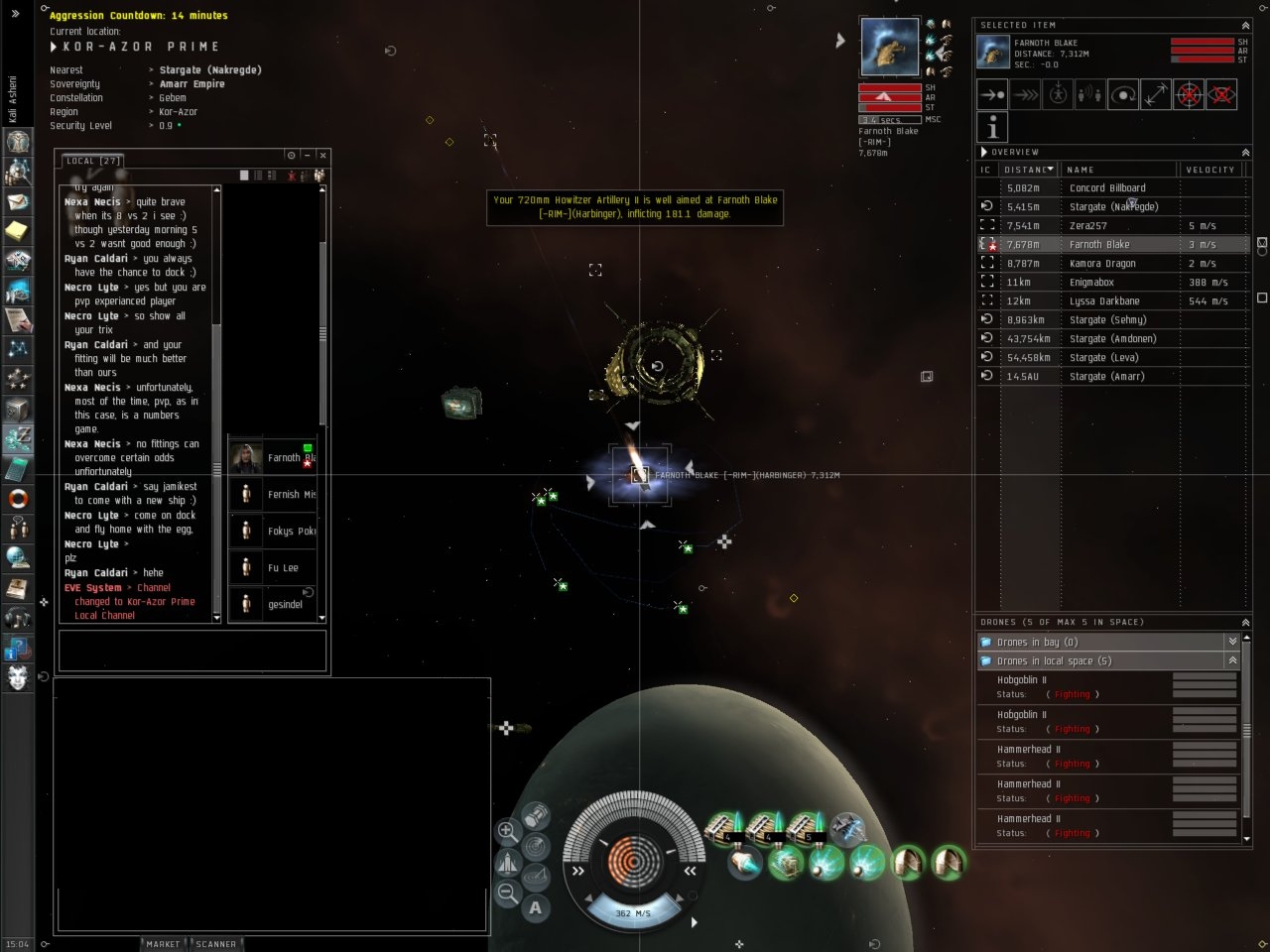Close the Local chat window
This screenshot has width=1270, height=952.
pos(322,156)
